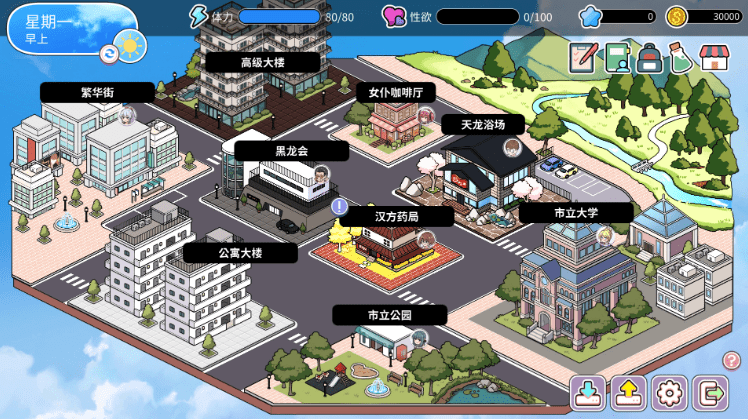The image size is (748, 420).
Task: Visit the 市立公园 location
Action: click(389, 315)
